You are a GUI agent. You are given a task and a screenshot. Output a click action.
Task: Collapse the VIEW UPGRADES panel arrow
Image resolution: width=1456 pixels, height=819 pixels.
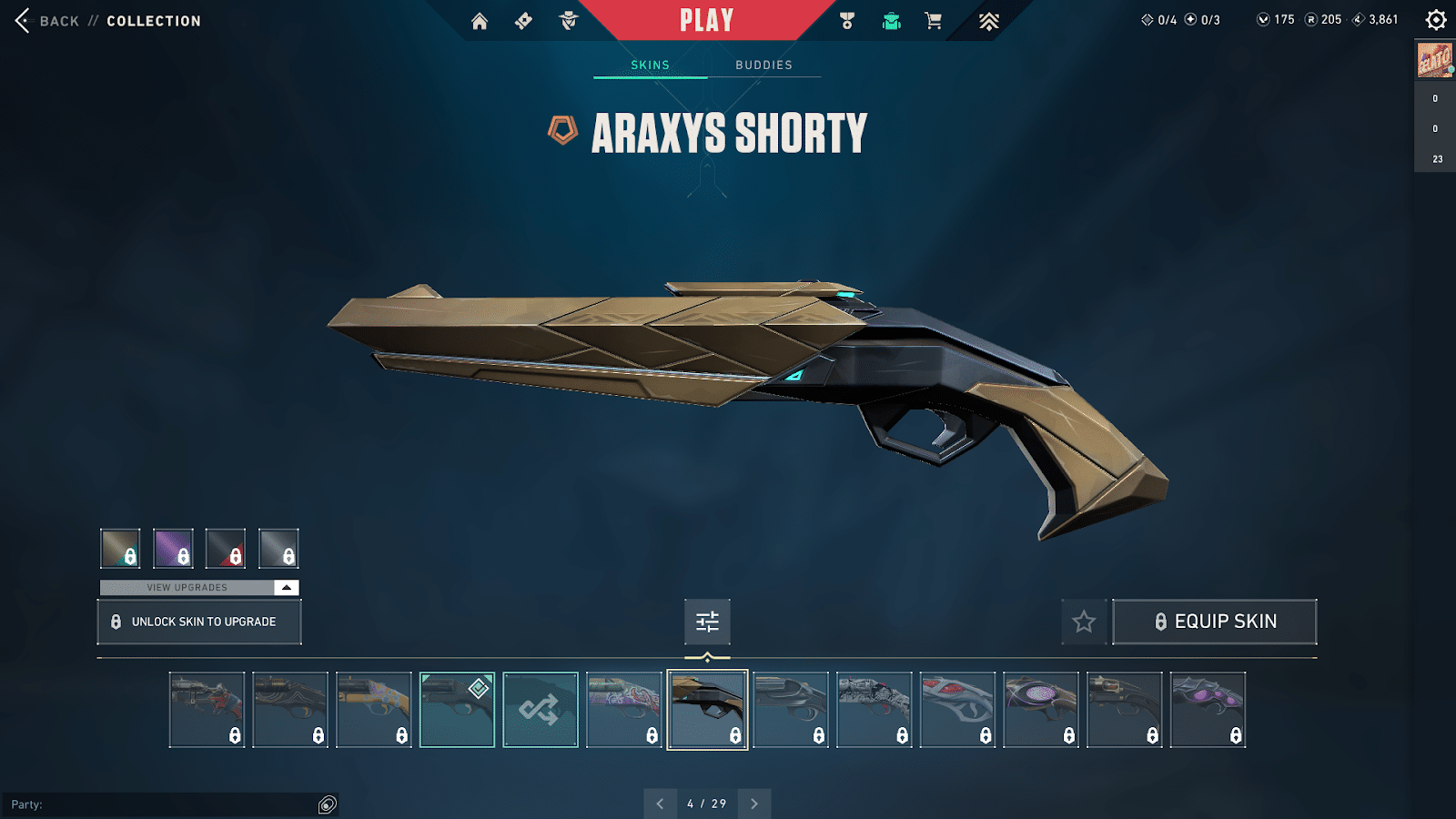click(285, 587)
